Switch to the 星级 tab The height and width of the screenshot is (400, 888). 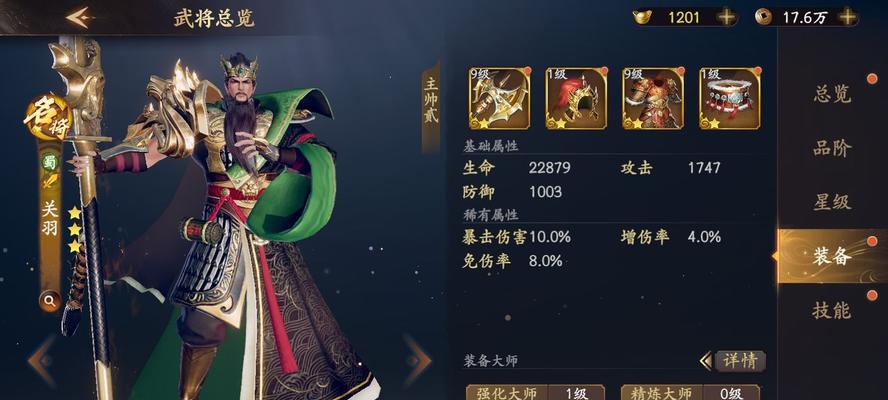(832, 202)
